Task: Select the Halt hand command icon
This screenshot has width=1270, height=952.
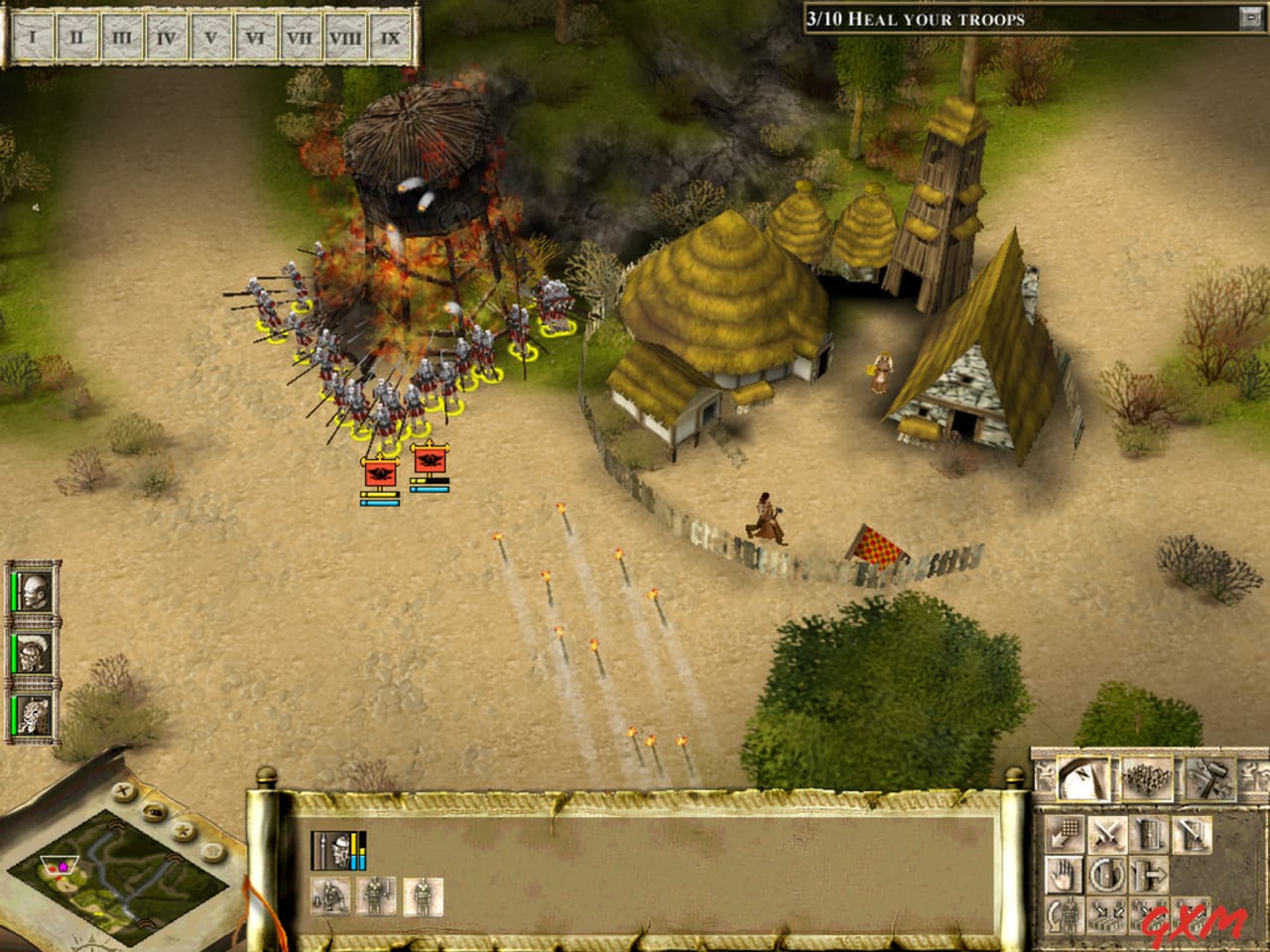Action: (x=1065, y=875)
